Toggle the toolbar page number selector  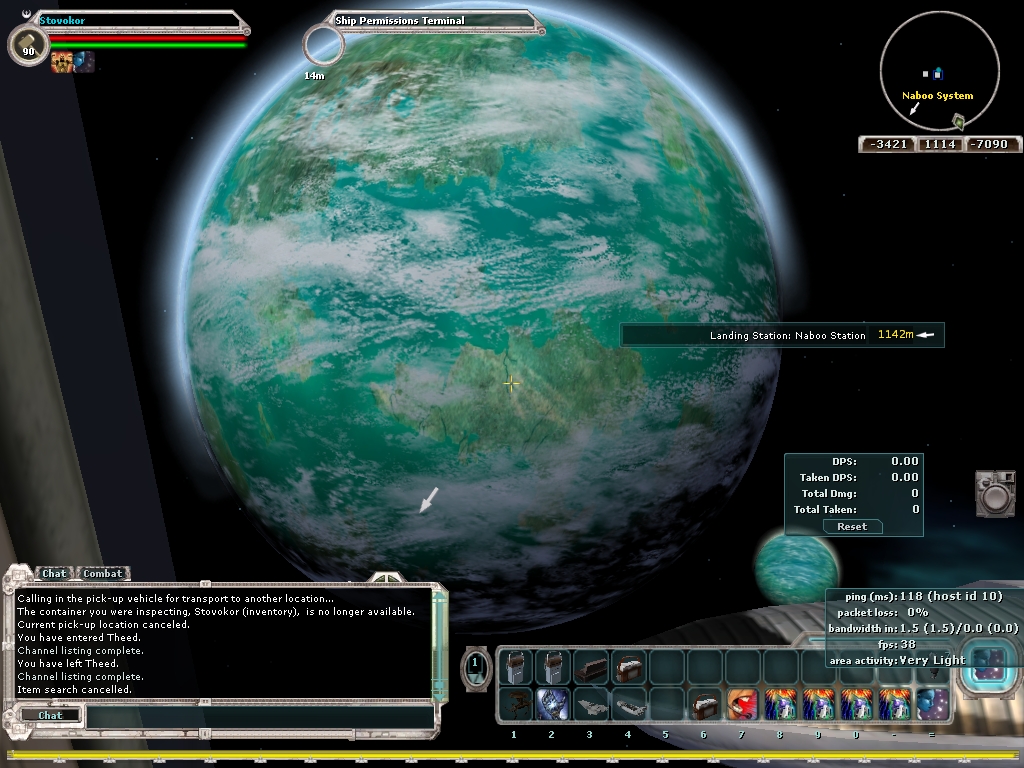click(476, 664)
